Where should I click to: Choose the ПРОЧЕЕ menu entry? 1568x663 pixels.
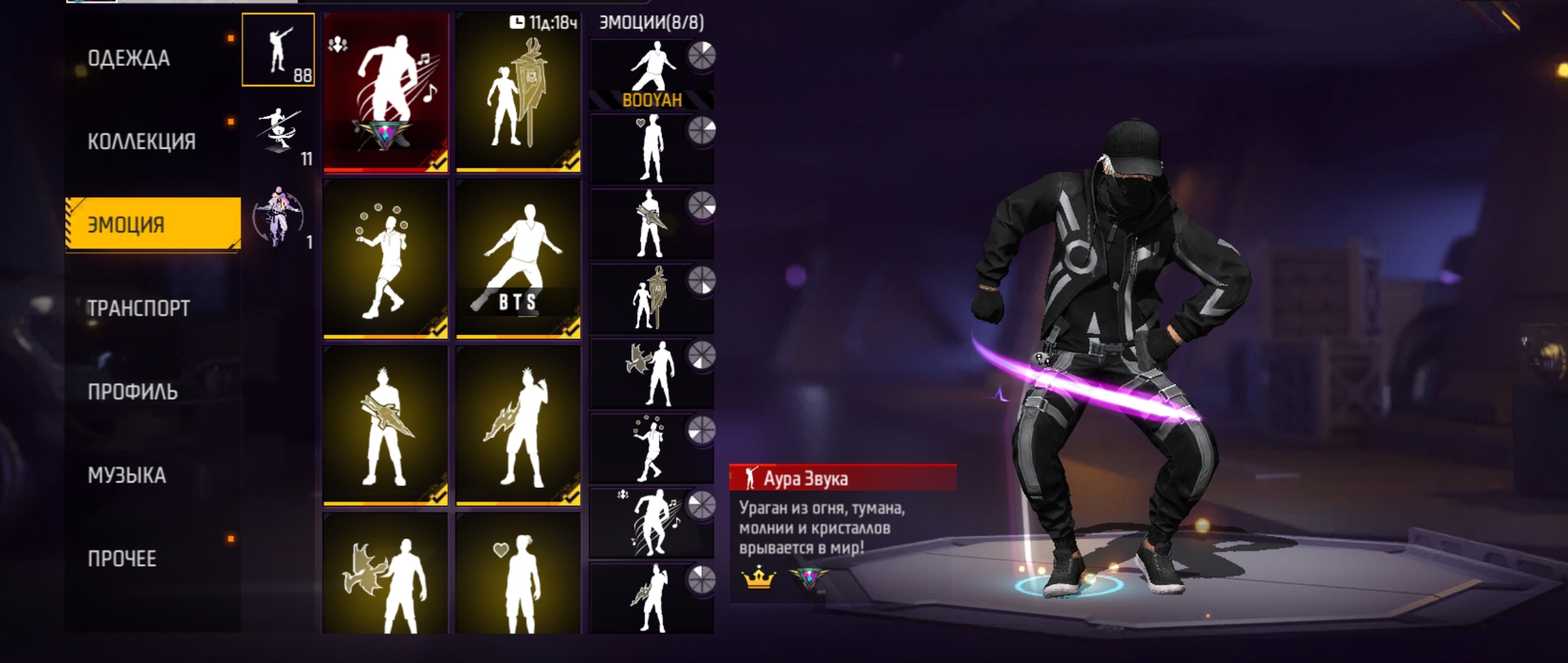(x=122, y=558)
